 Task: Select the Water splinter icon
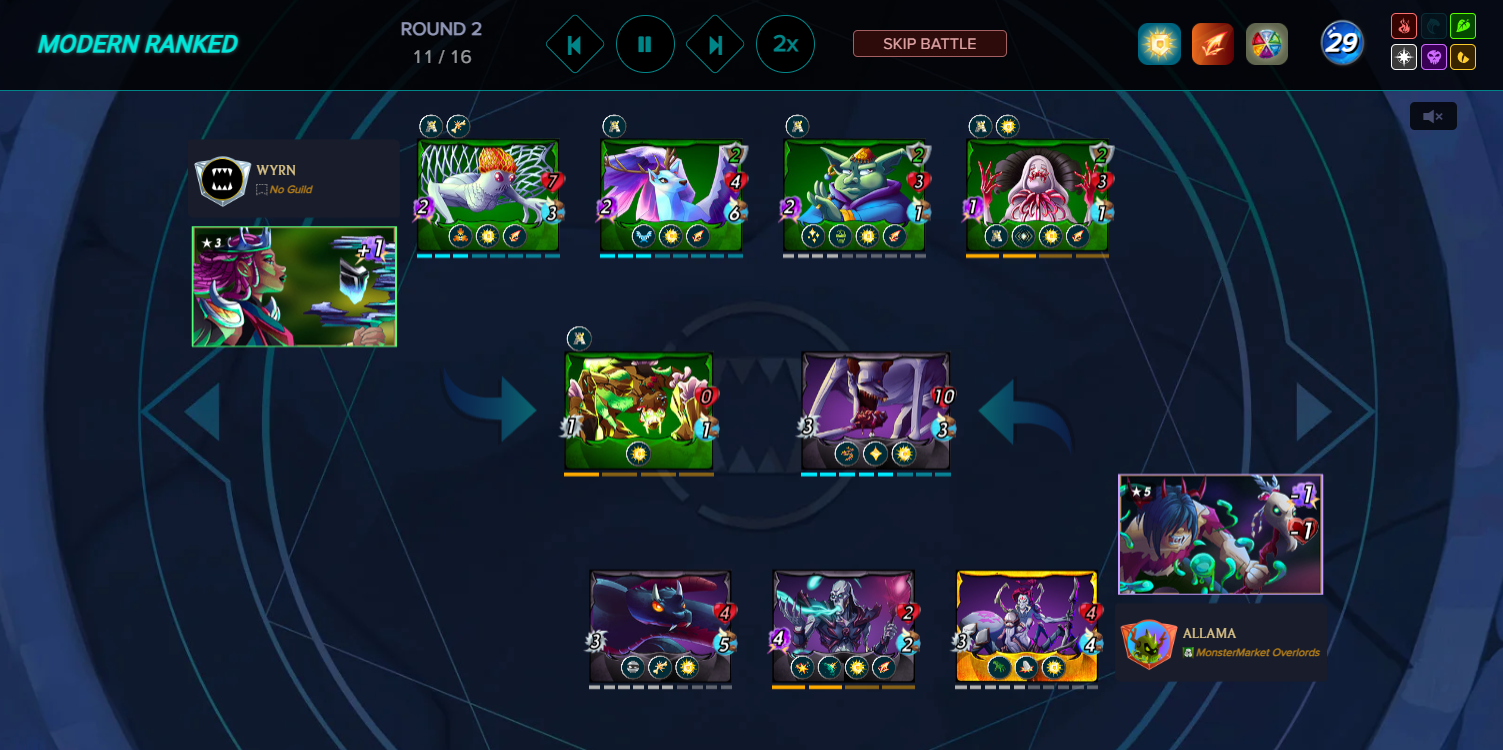pyautogui.click(x=1431, y=25)
